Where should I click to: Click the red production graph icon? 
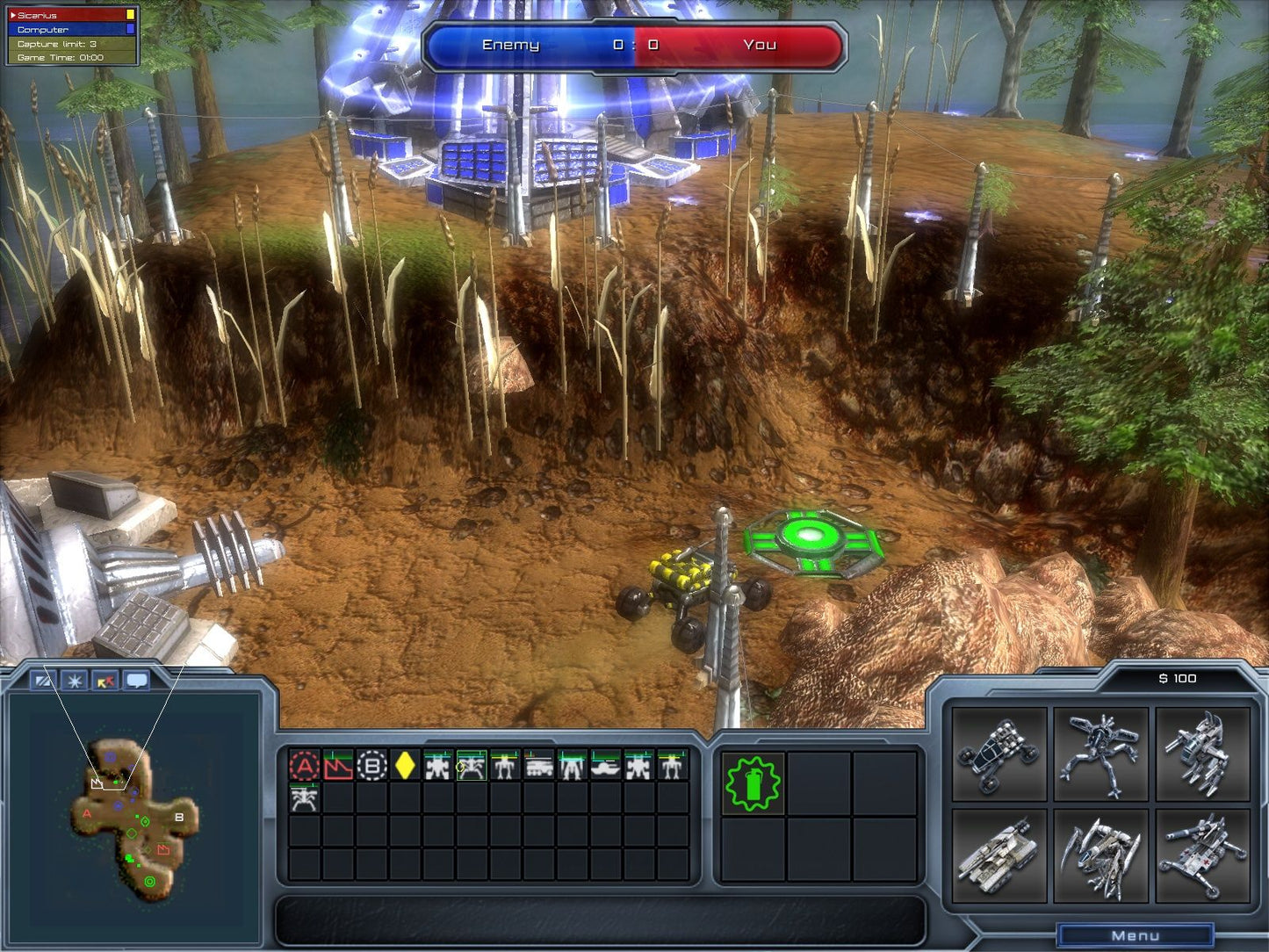coord(340,762)
